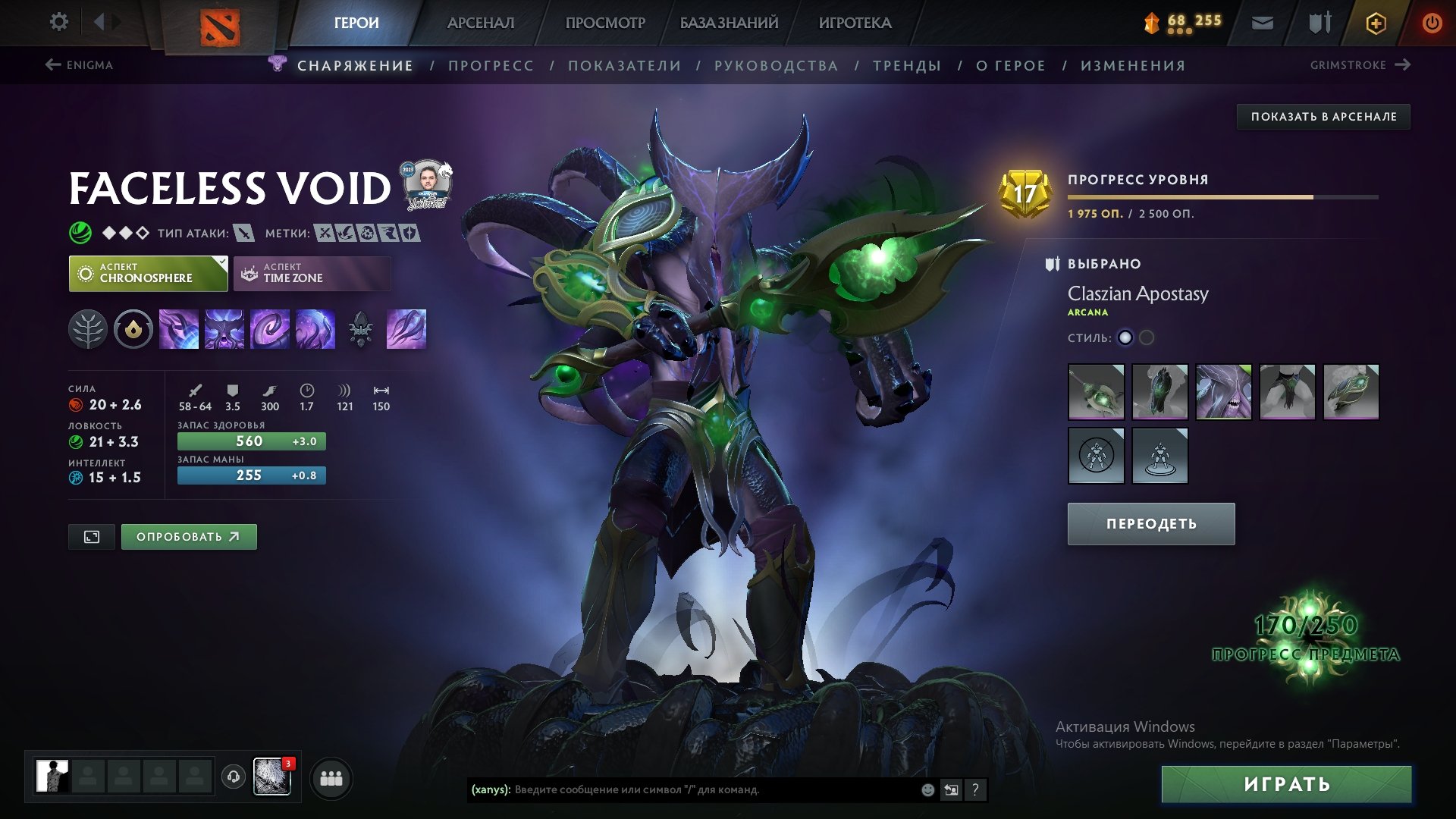
Task: Select the second style radio for the Arcana
Action: (1148, 338)
